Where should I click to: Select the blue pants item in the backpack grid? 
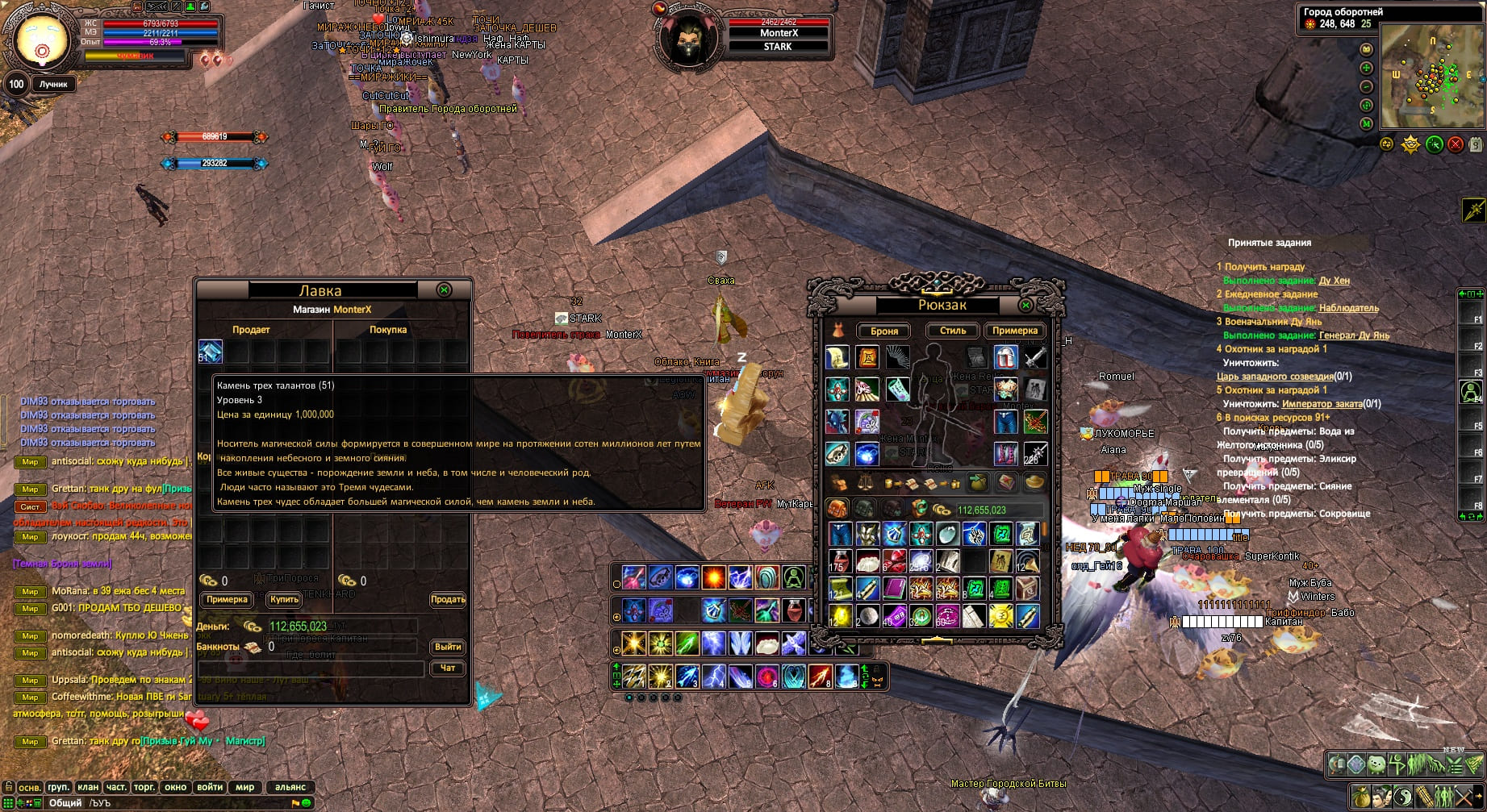tap(840, 534)
